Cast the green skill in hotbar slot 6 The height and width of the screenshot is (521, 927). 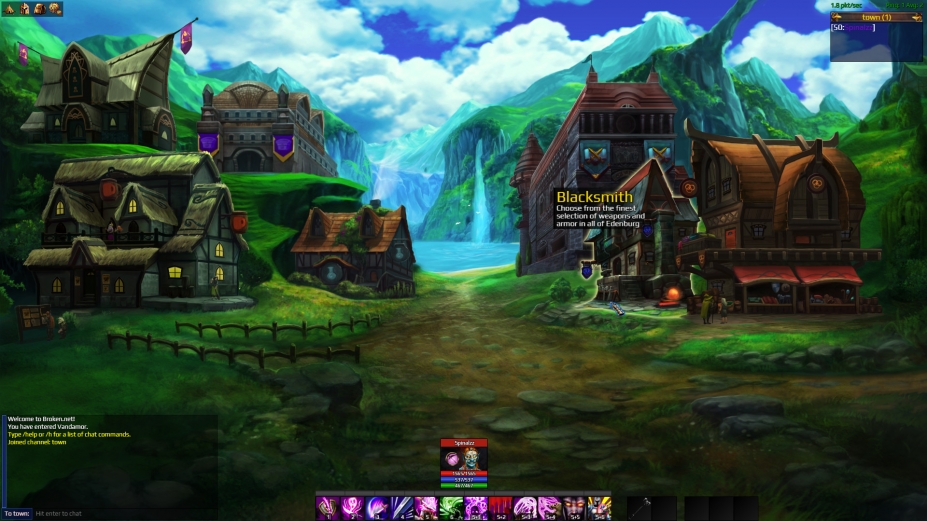[x=451, y=507]
